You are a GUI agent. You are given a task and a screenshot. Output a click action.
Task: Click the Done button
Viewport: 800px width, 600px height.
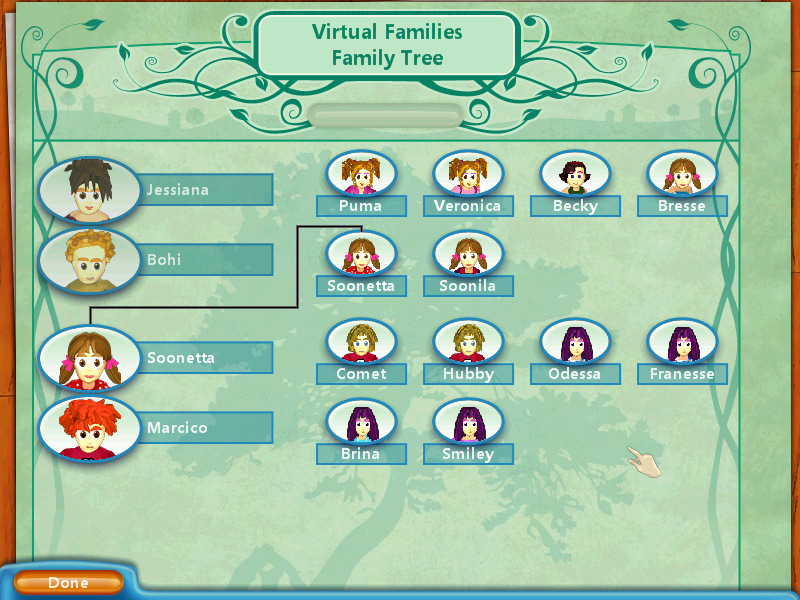click(68, 582)
